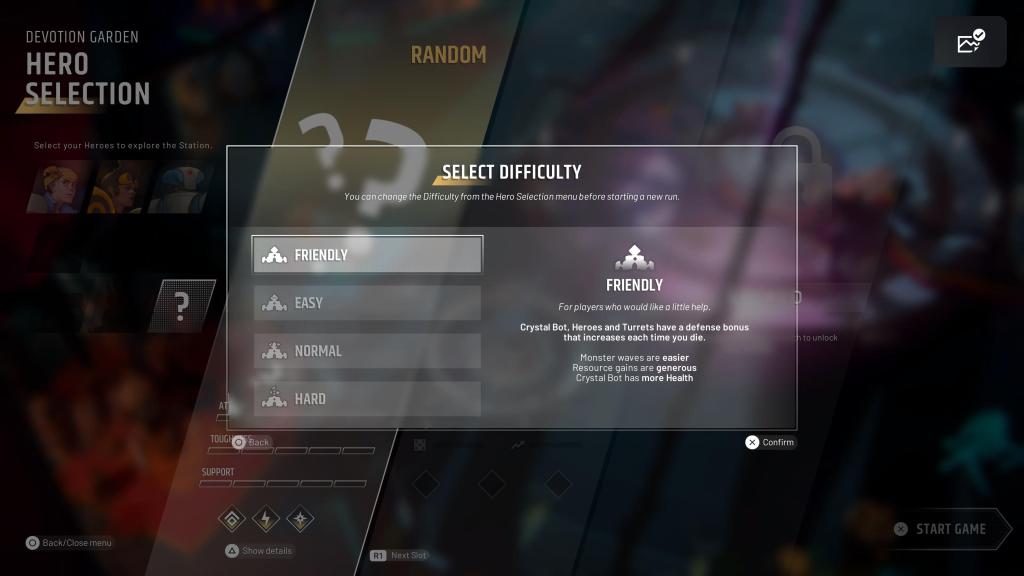The height and width of the screenshot is (576, 1024).
Task: Go back from the difficulty dialog
Action: 252,442
